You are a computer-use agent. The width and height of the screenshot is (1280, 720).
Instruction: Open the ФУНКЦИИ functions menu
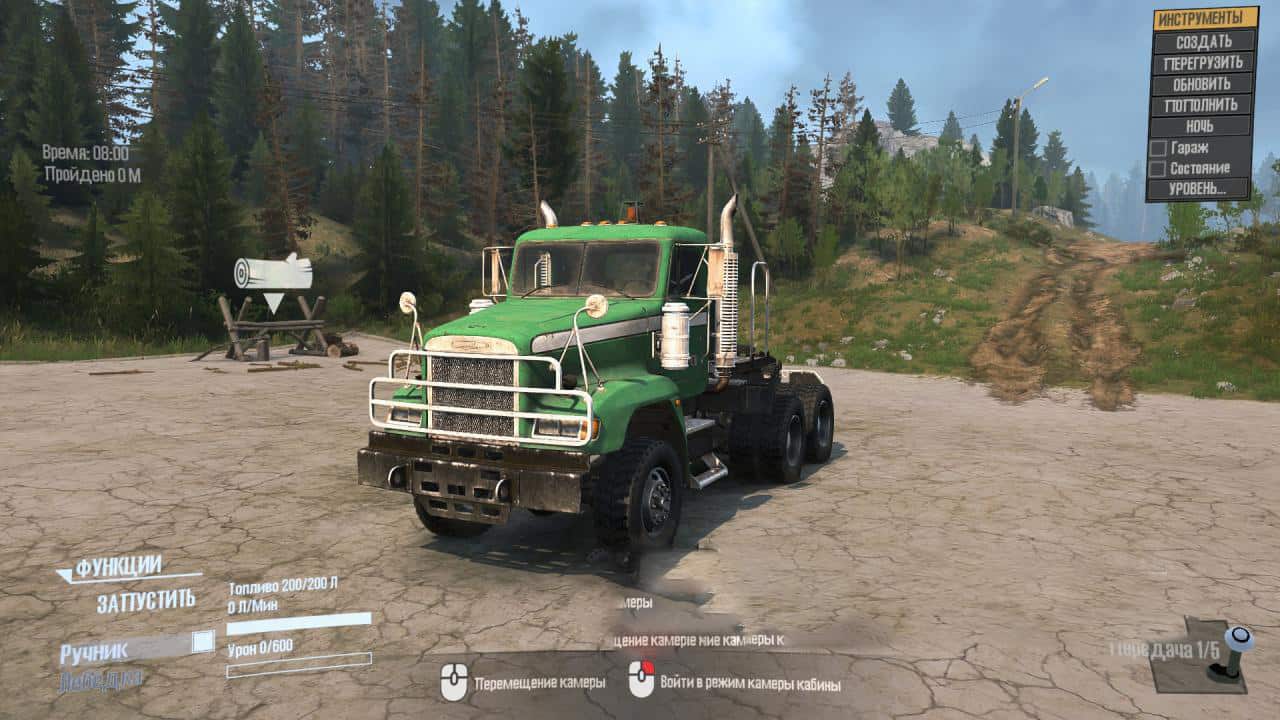[118, 567]
